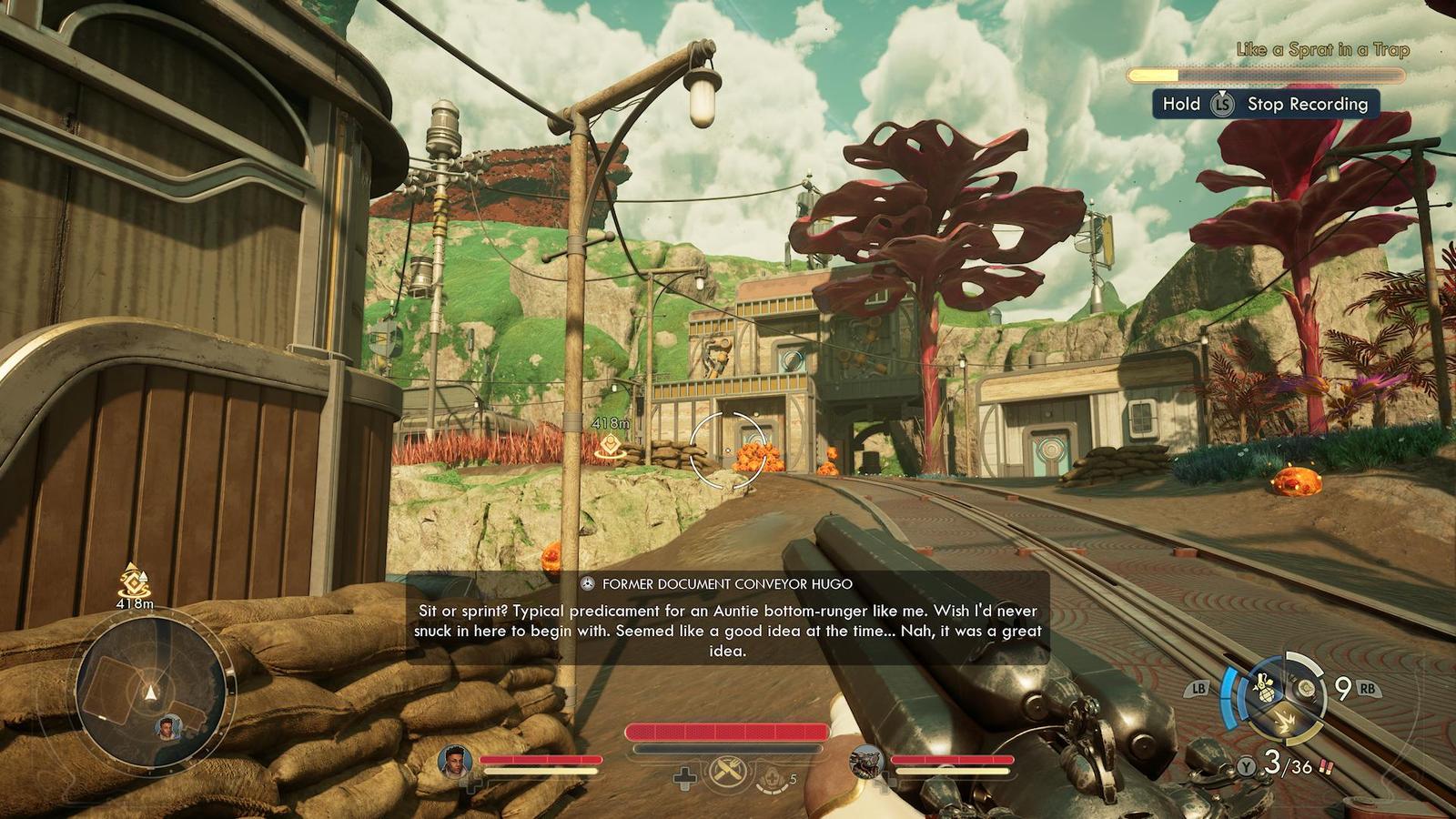
Task: Choose the gadget slot beside the grenade
Action: pyautogui.click(x=1306, y=689)
